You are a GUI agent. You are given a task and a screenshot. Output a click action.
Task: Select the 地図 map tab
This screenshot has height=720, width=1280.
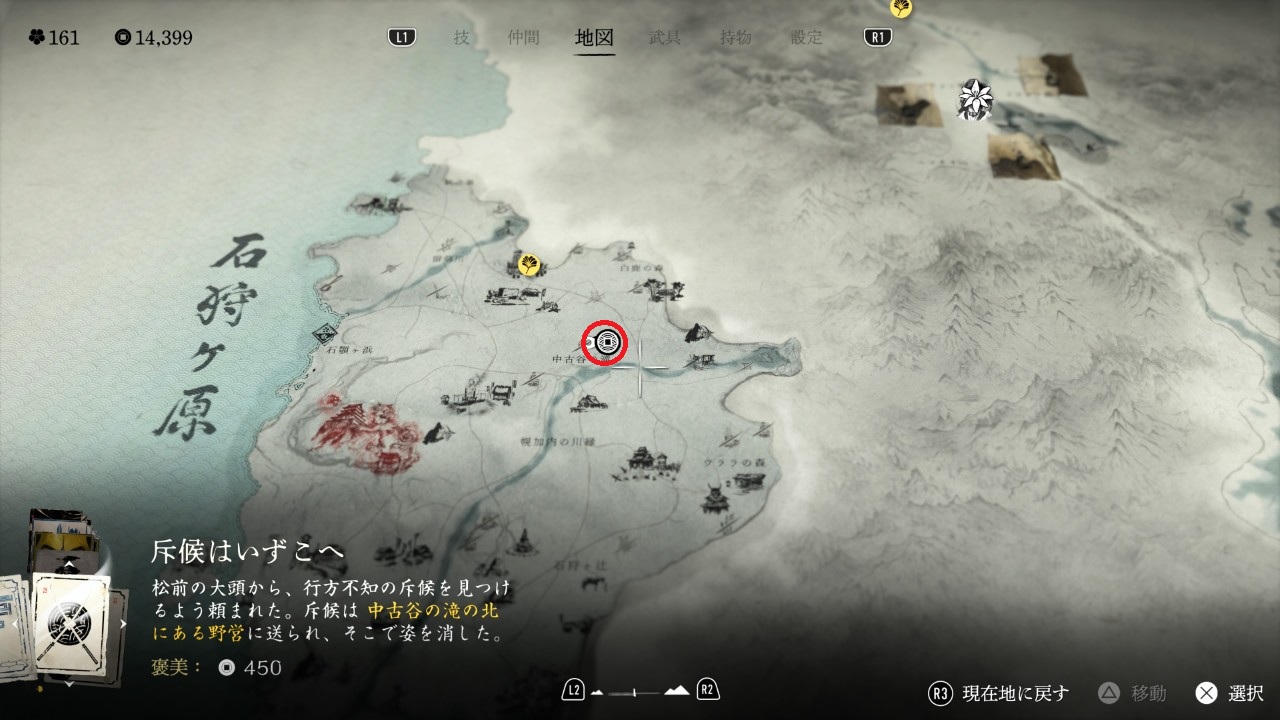[595, 38]
